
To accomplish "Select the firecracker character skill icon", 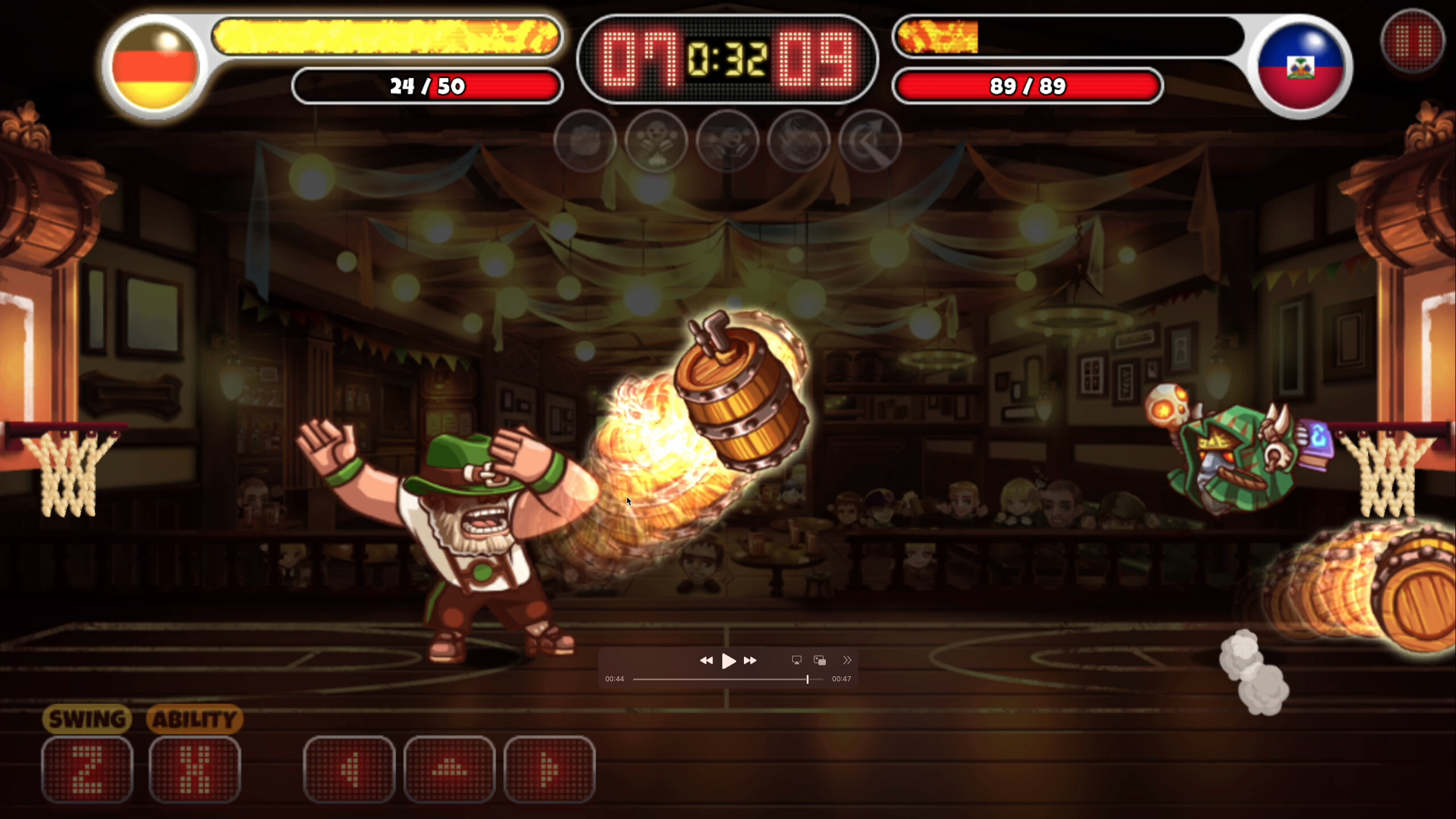I will (x=657, y=141).
